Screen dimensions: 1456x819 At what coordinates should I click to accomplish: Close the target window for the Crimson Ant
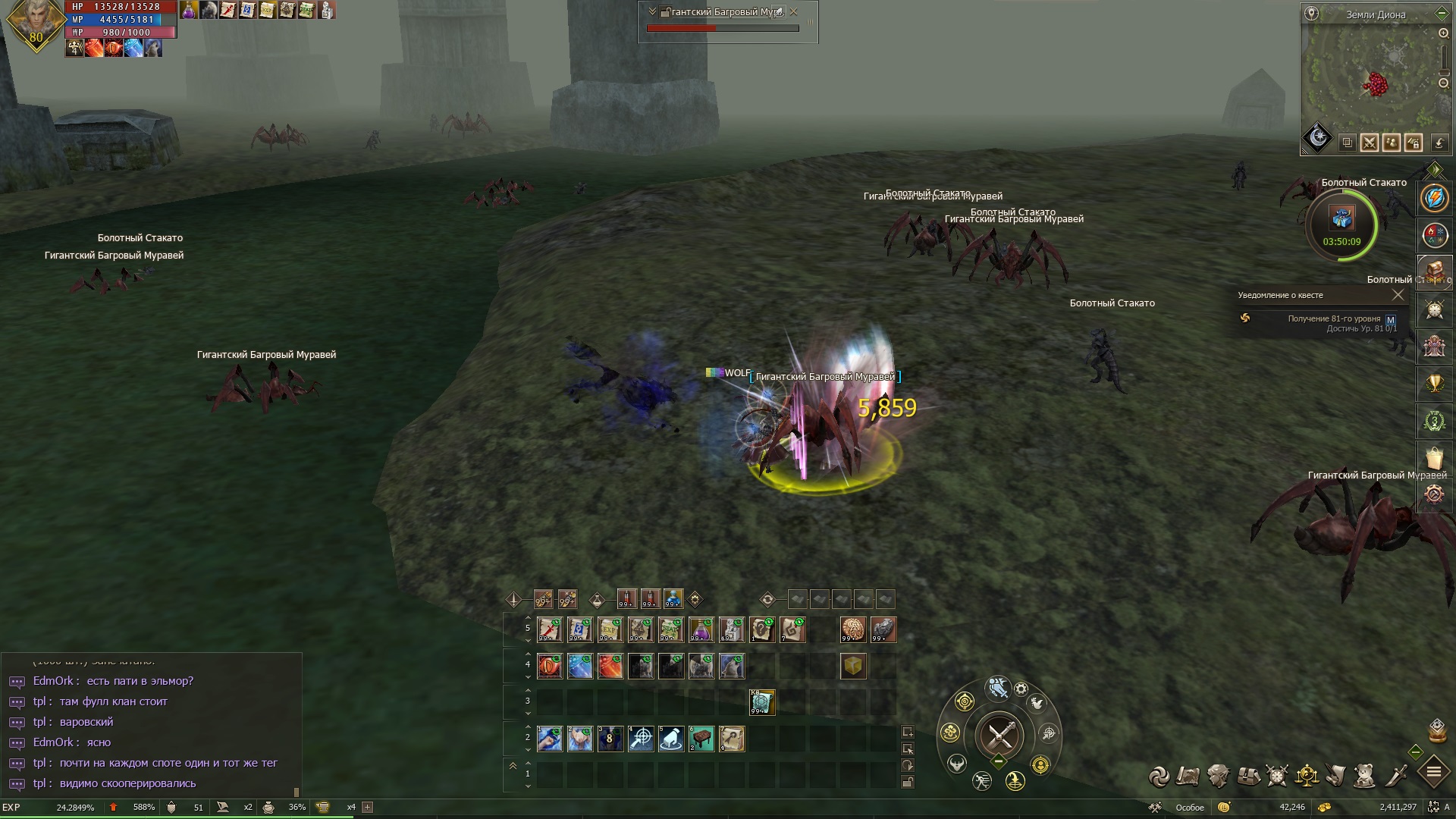coord(794,12)
